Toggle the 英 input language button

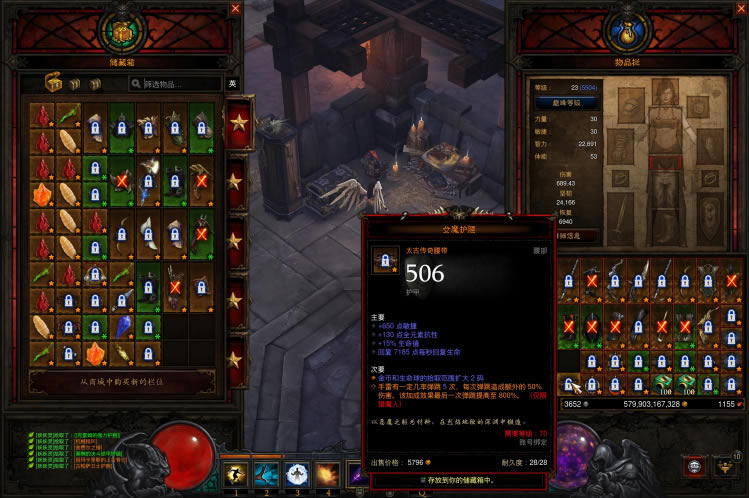(232, 84)
